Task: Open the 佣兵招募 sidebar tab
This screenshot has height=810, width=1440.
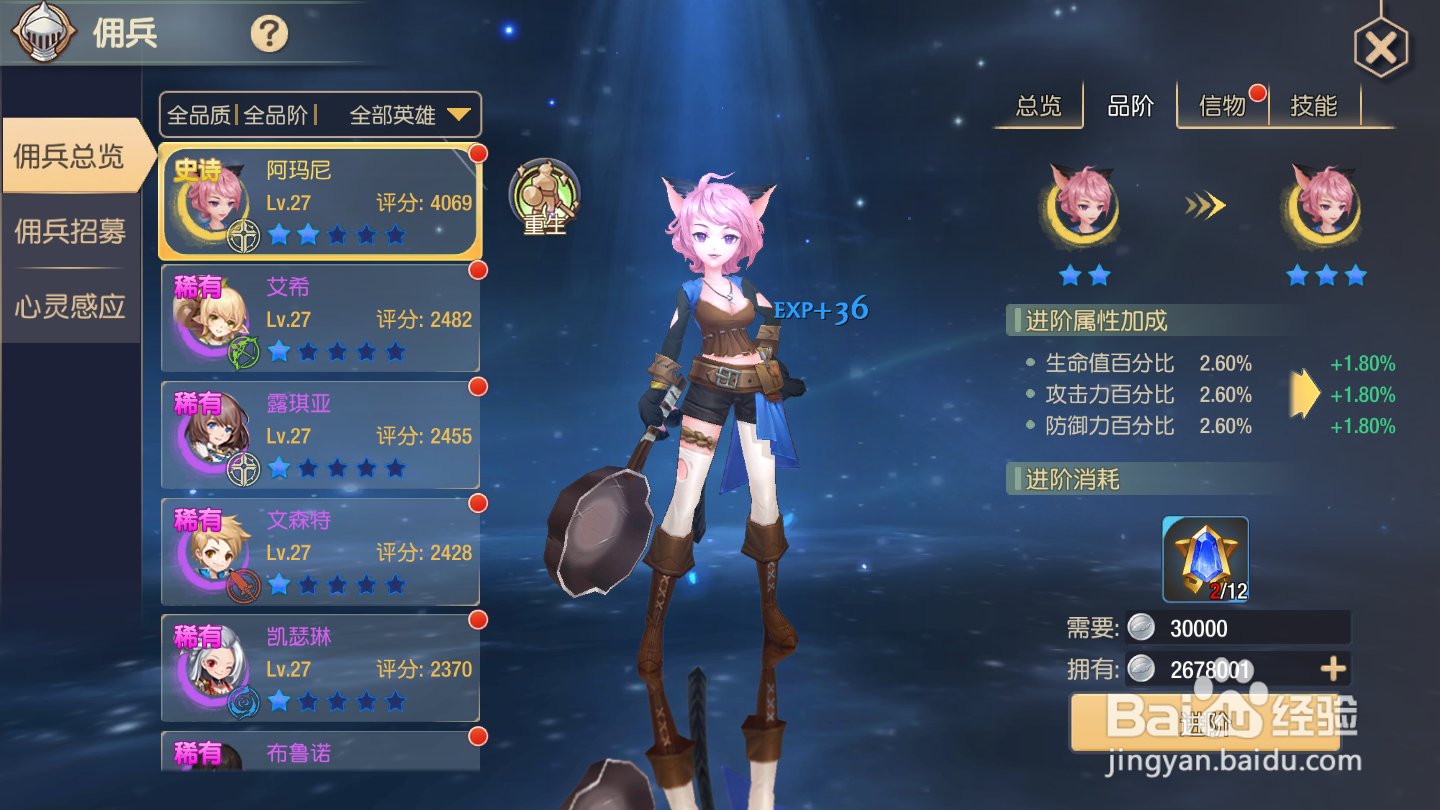Action: [x=70, y=229]
